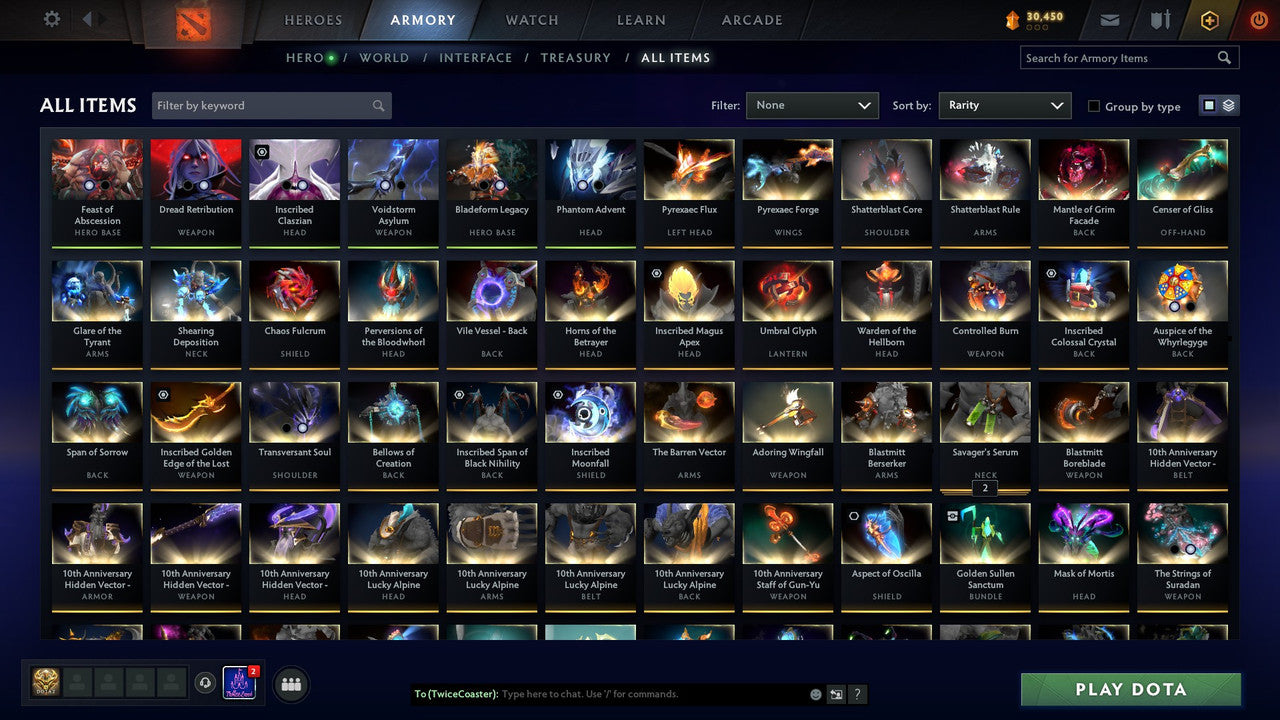Click the shield and sword armory icon
Viewport: 1280px width, 720px height.
[x=1160, y=17]
